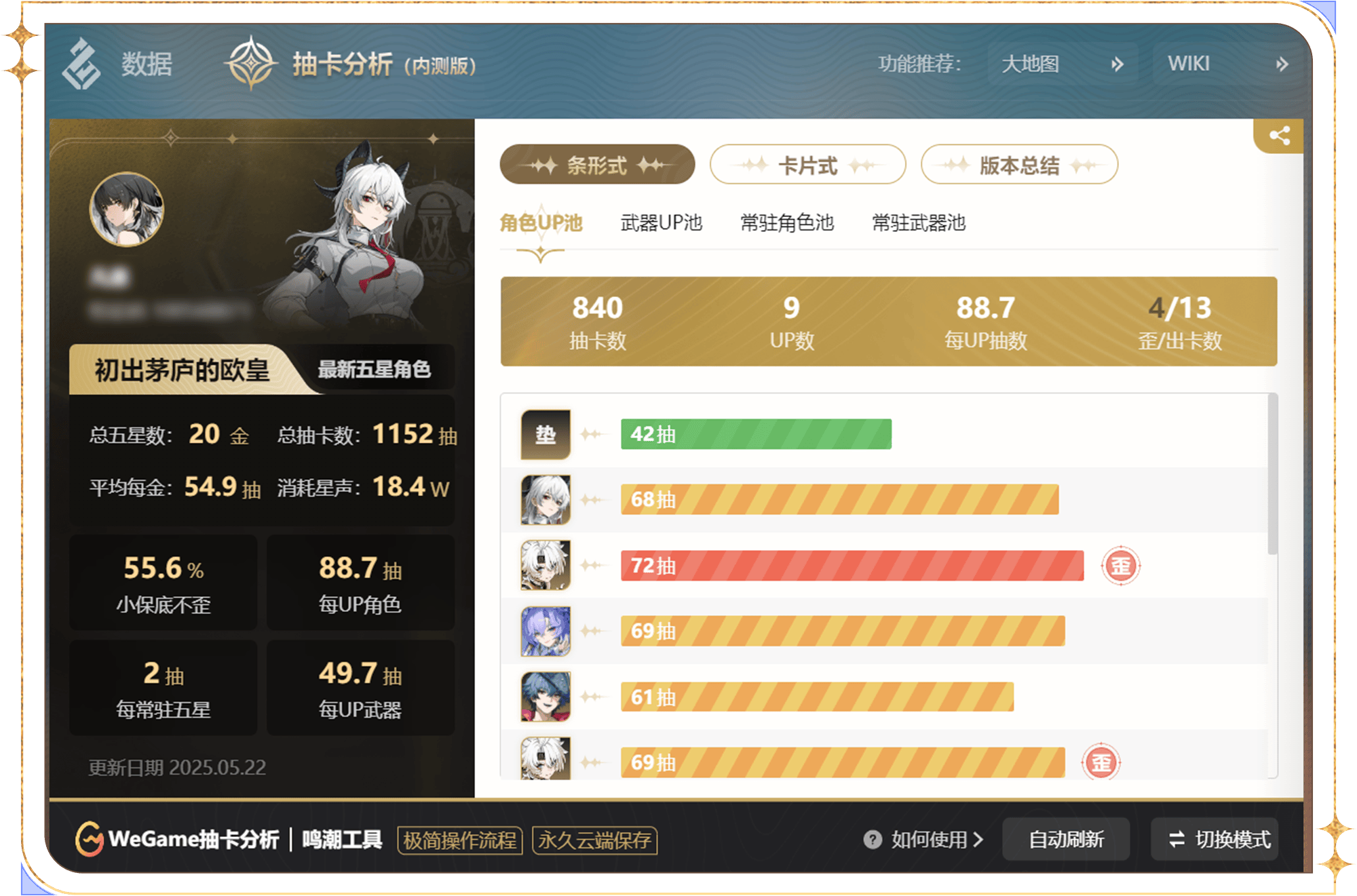Click the green 42抽 progress bar
The height and width of the screenshot is (896, 1357).
point(755,434)
